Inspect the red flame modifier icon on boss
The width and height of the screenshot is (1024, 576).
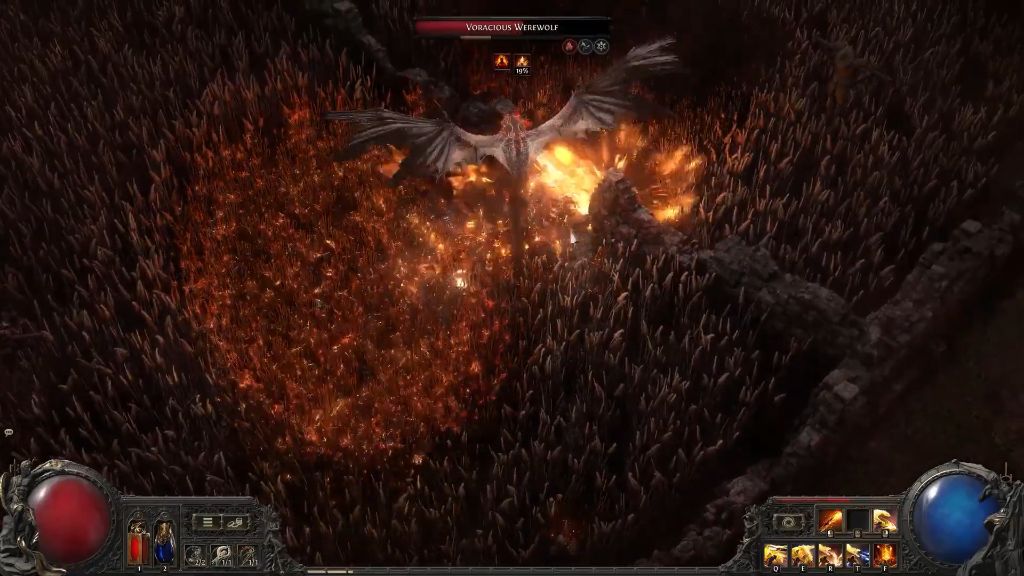(568, 46)
